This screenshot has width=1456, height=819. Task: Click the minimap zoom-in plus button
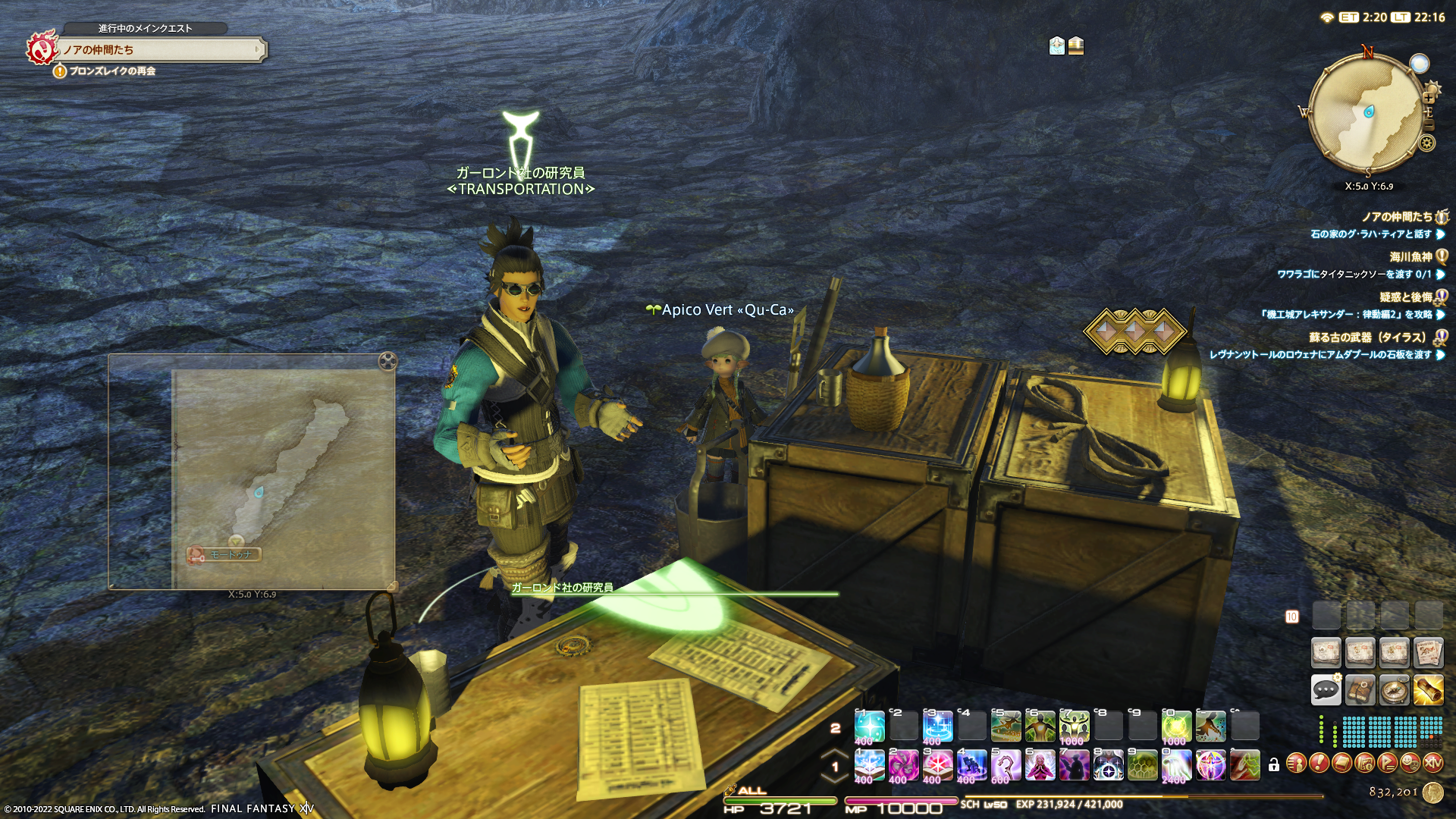[x=1429, y=98]
